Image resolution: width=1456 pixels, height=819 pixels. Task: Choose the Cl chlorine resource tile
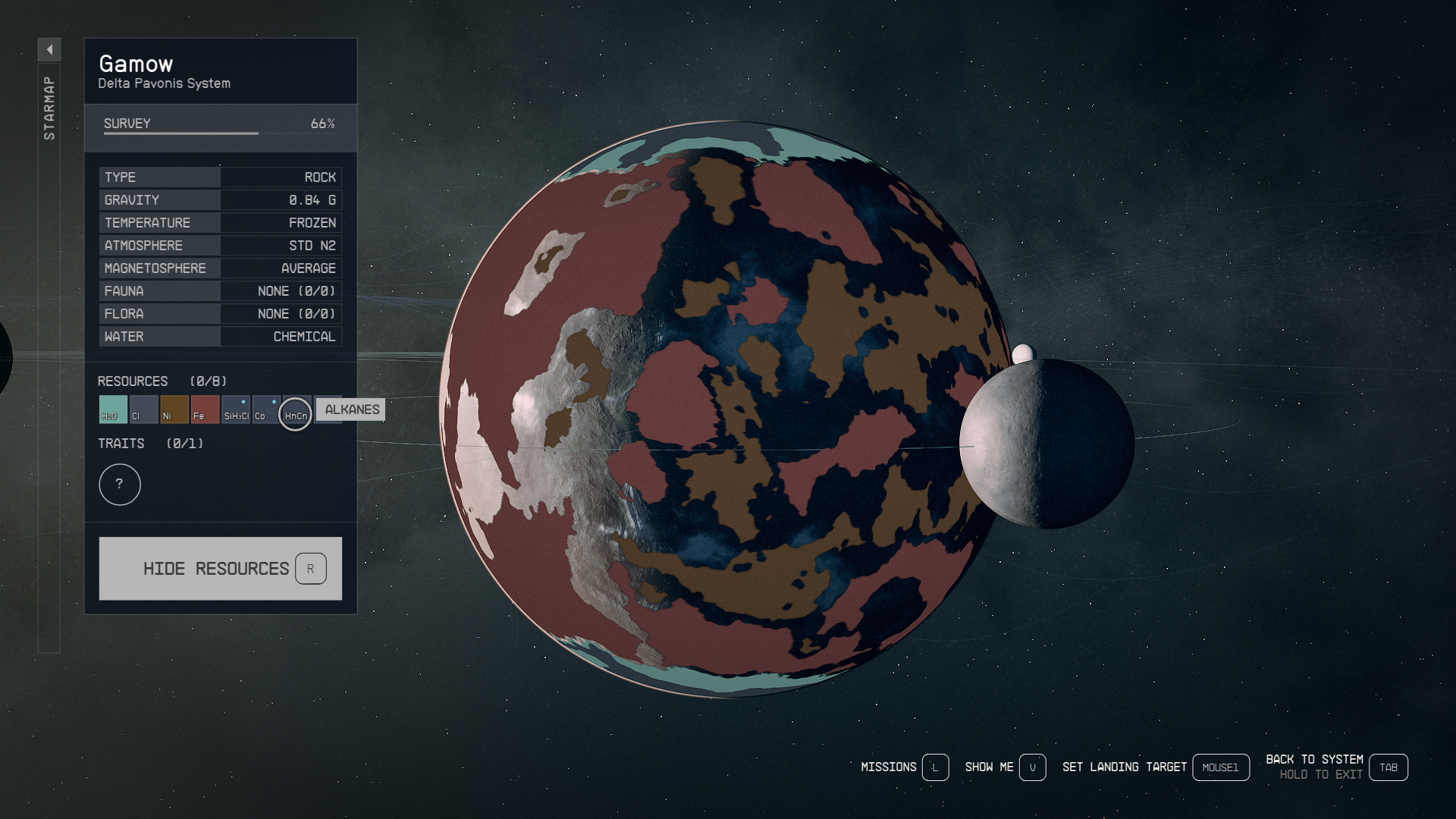(x=143, y=409)
